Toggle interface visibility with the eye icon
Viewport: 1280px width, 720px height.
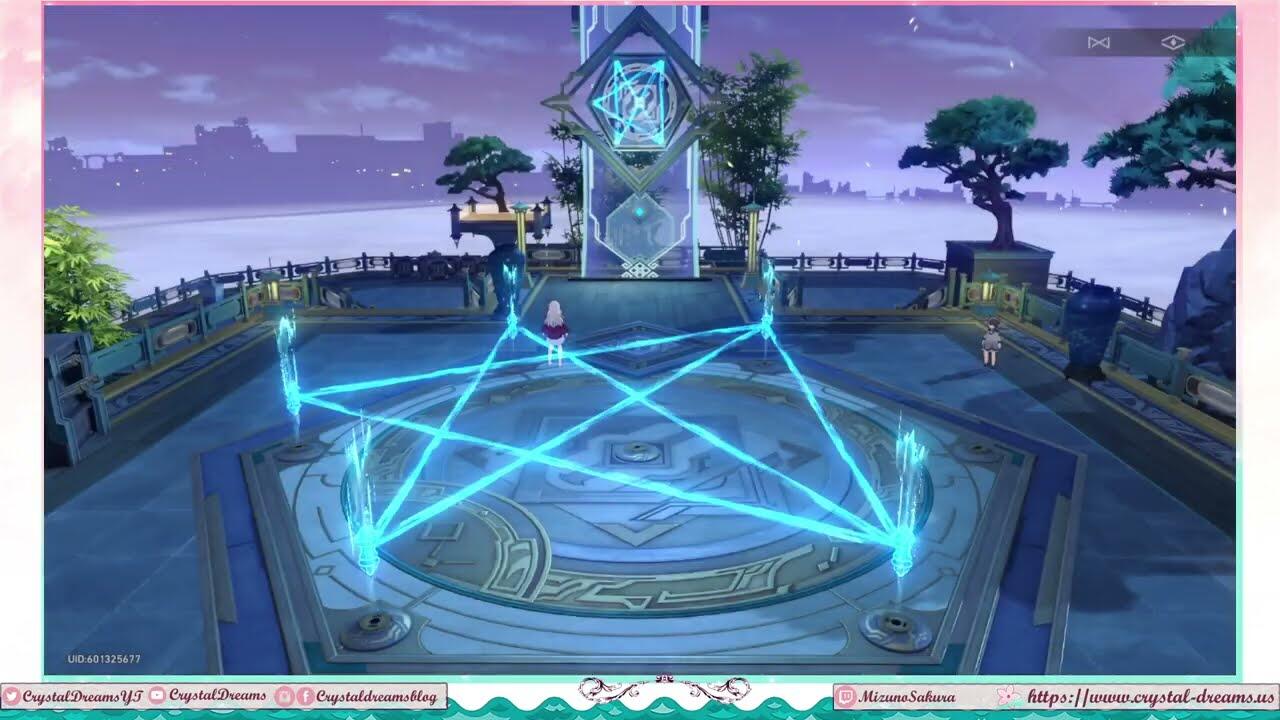click(1173, 42)
